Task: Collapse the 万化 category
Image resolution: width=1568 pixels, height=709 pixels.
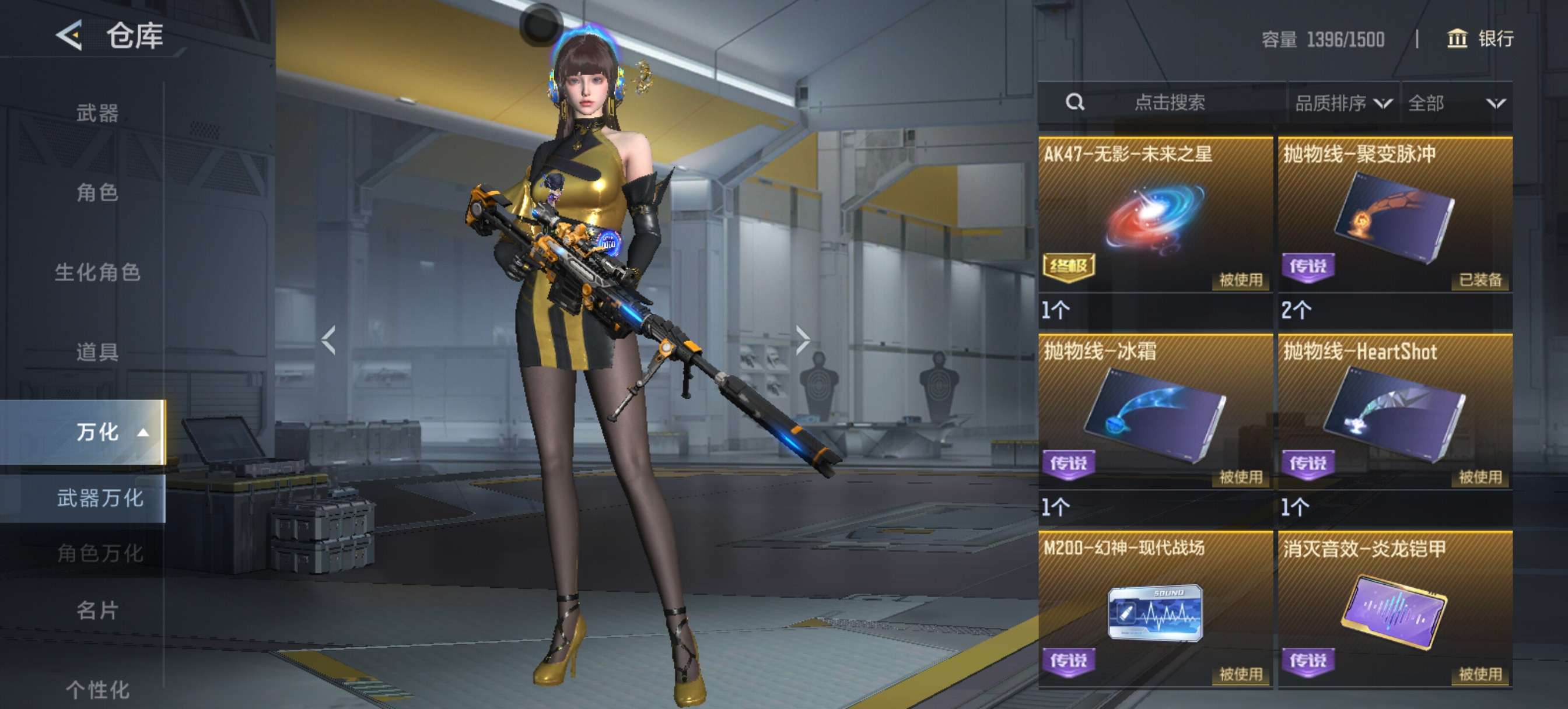Action: [110, 432]
